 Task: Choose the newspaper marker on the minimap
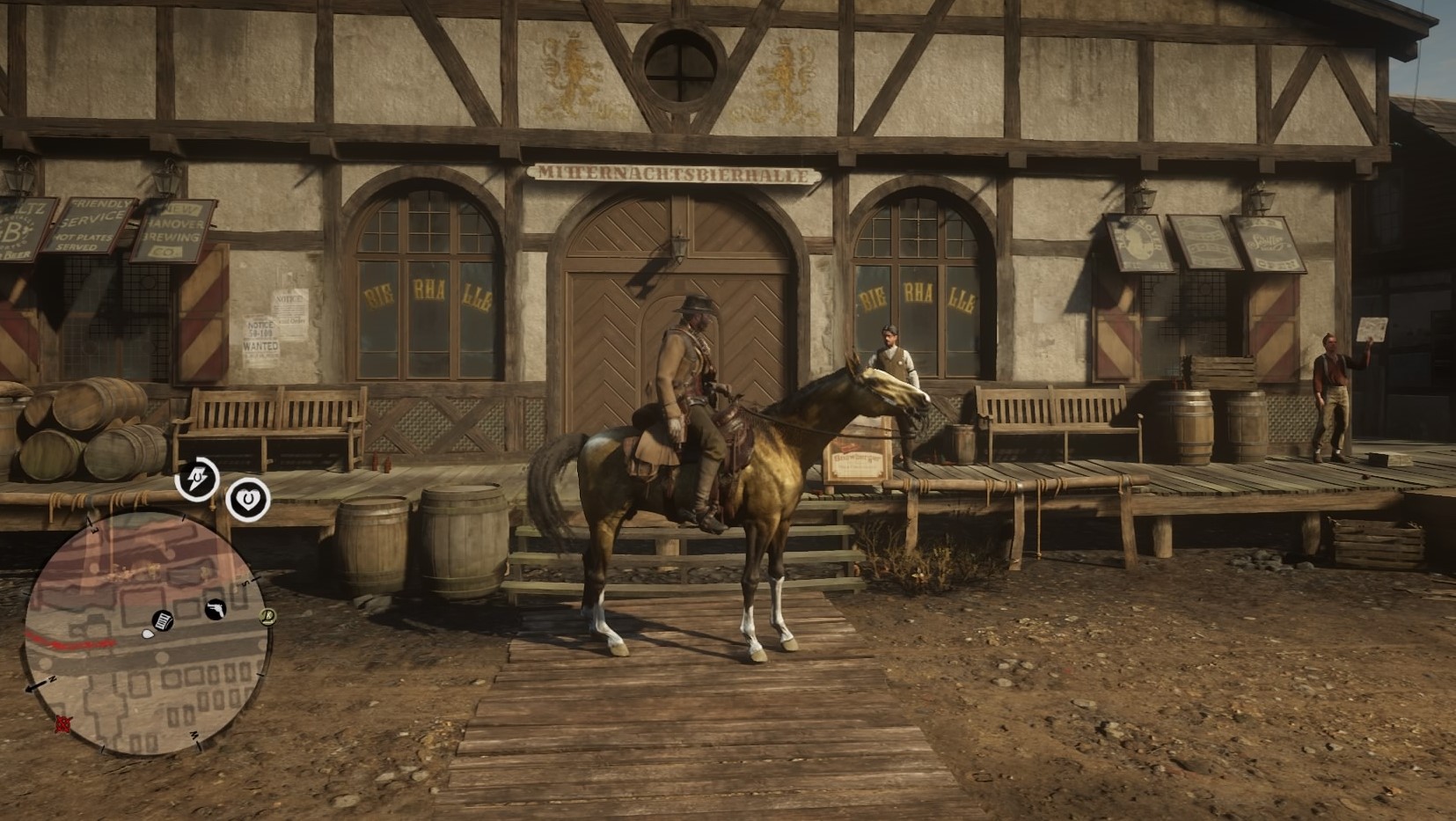[163, 620]
